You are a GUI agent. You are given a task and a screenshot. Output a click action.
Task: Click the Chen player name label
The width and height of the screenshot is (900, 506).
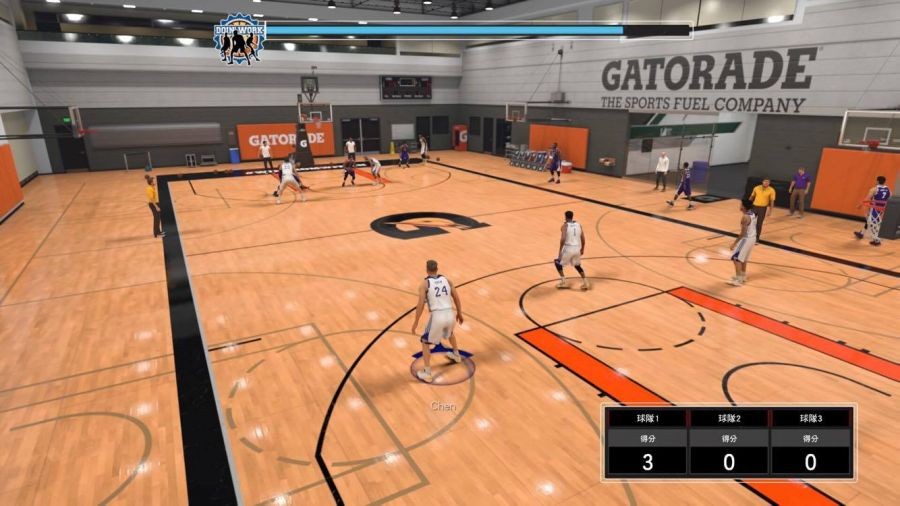point(442,406)
